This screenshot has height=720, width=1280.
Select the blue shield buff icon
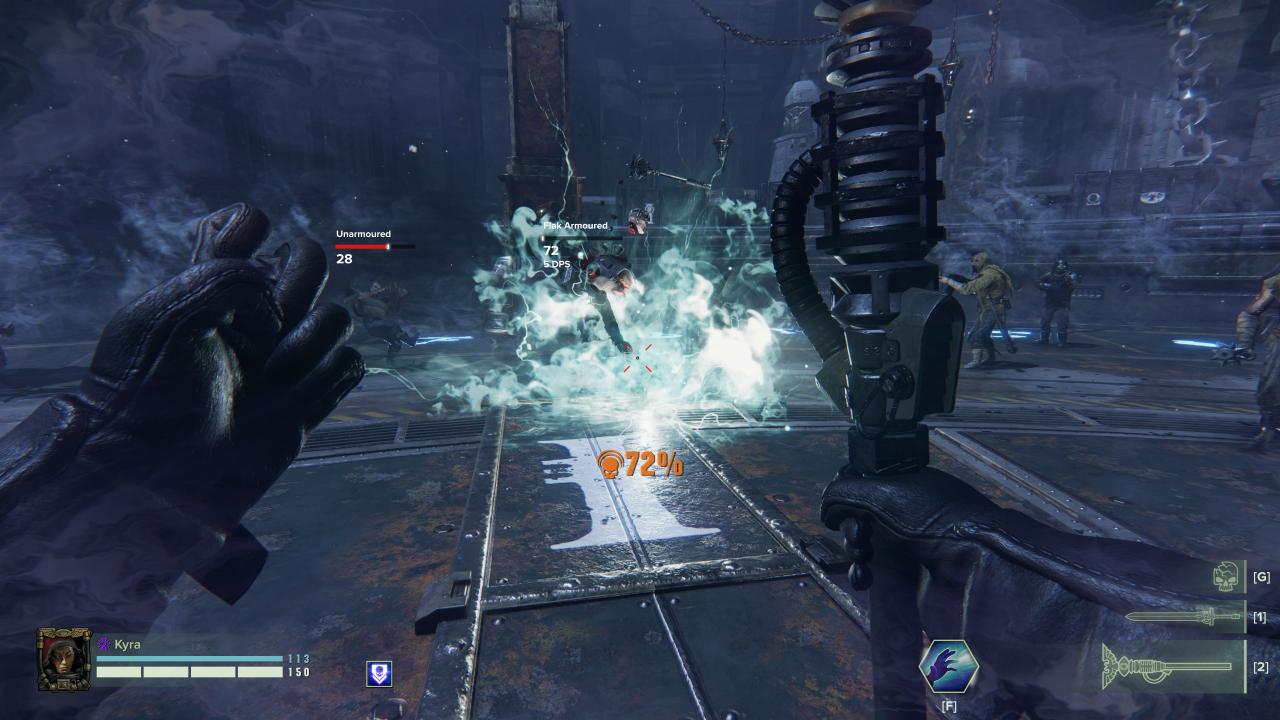point(379,673)
